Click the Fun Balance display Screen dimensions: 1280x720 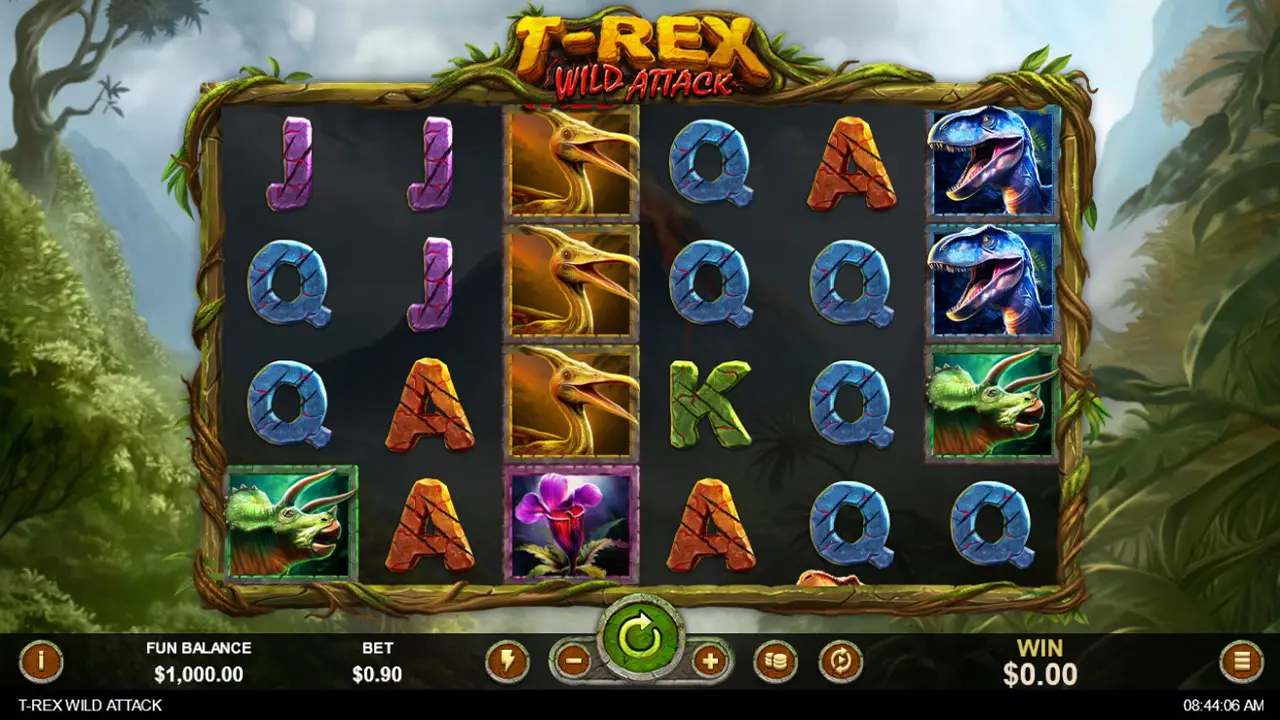[201, 662]
